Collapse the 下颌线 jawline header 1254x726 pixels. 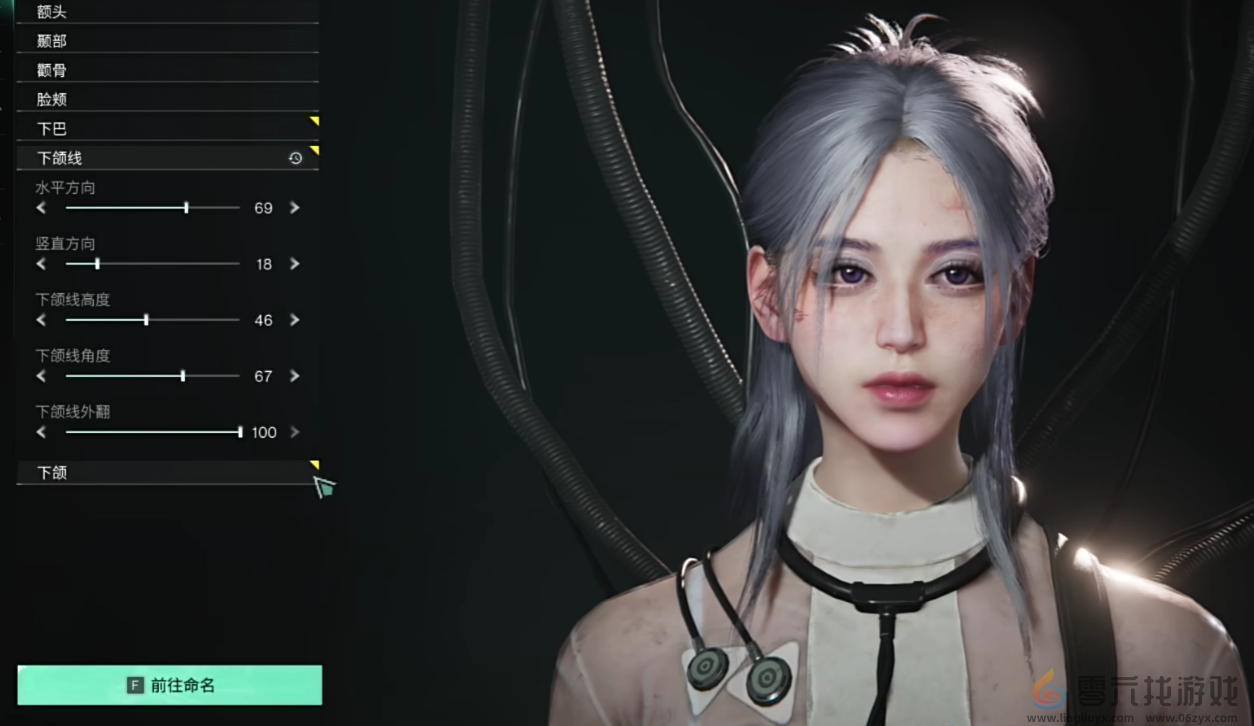point(150,157)
